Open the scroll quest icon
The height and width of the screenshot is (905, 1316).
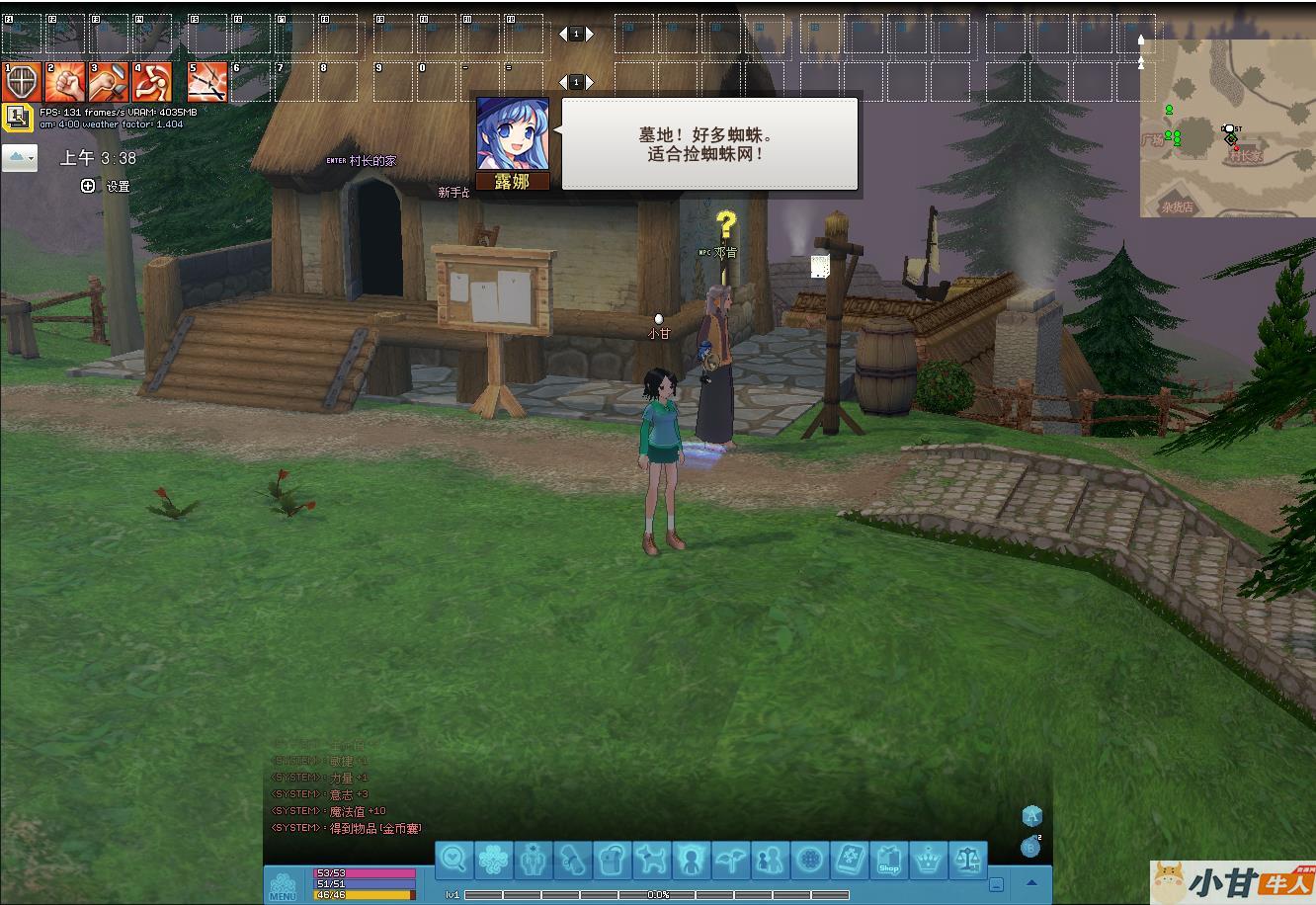[573, 860]
